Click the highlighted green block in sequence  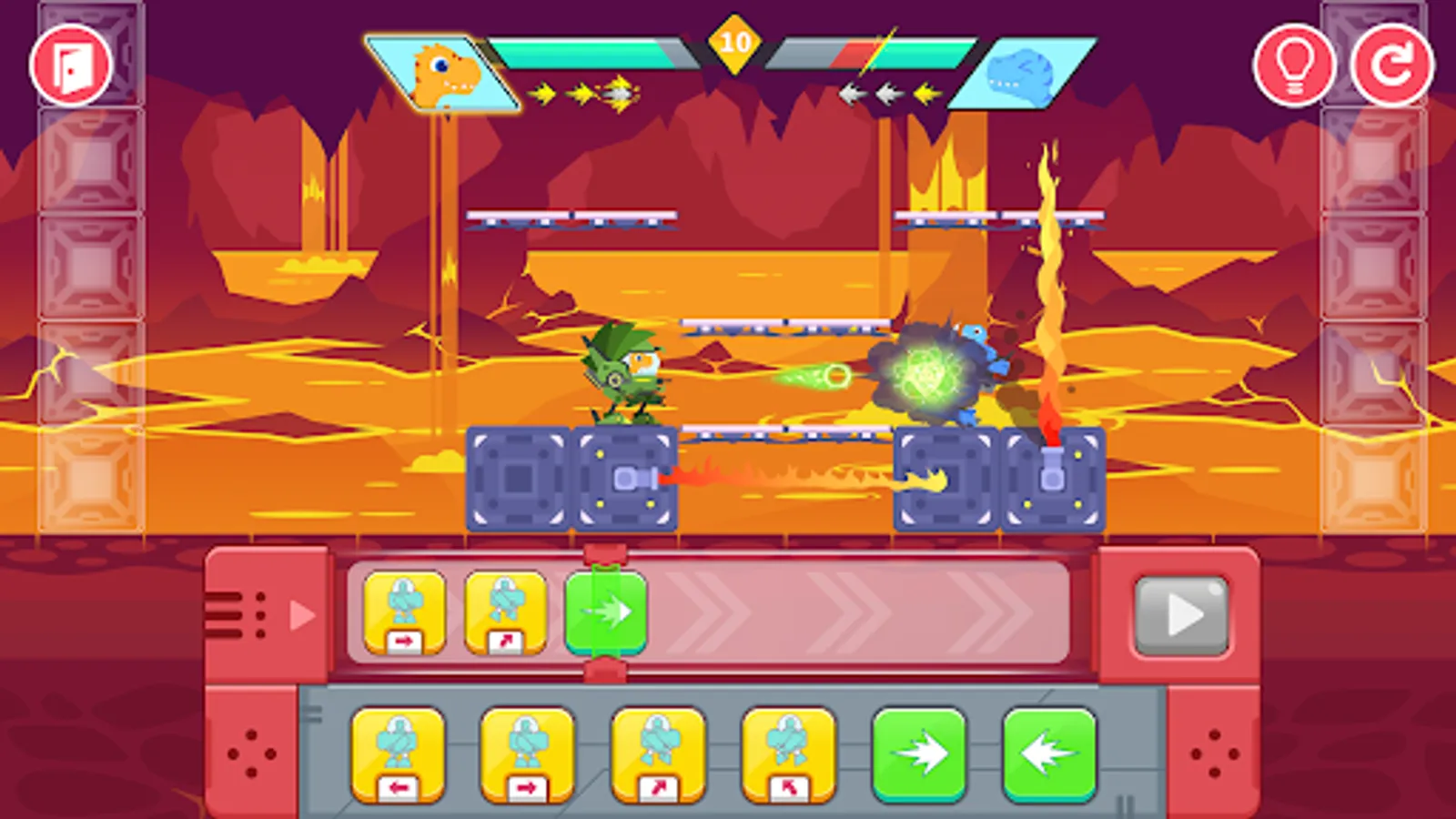(x=608, y=612)
